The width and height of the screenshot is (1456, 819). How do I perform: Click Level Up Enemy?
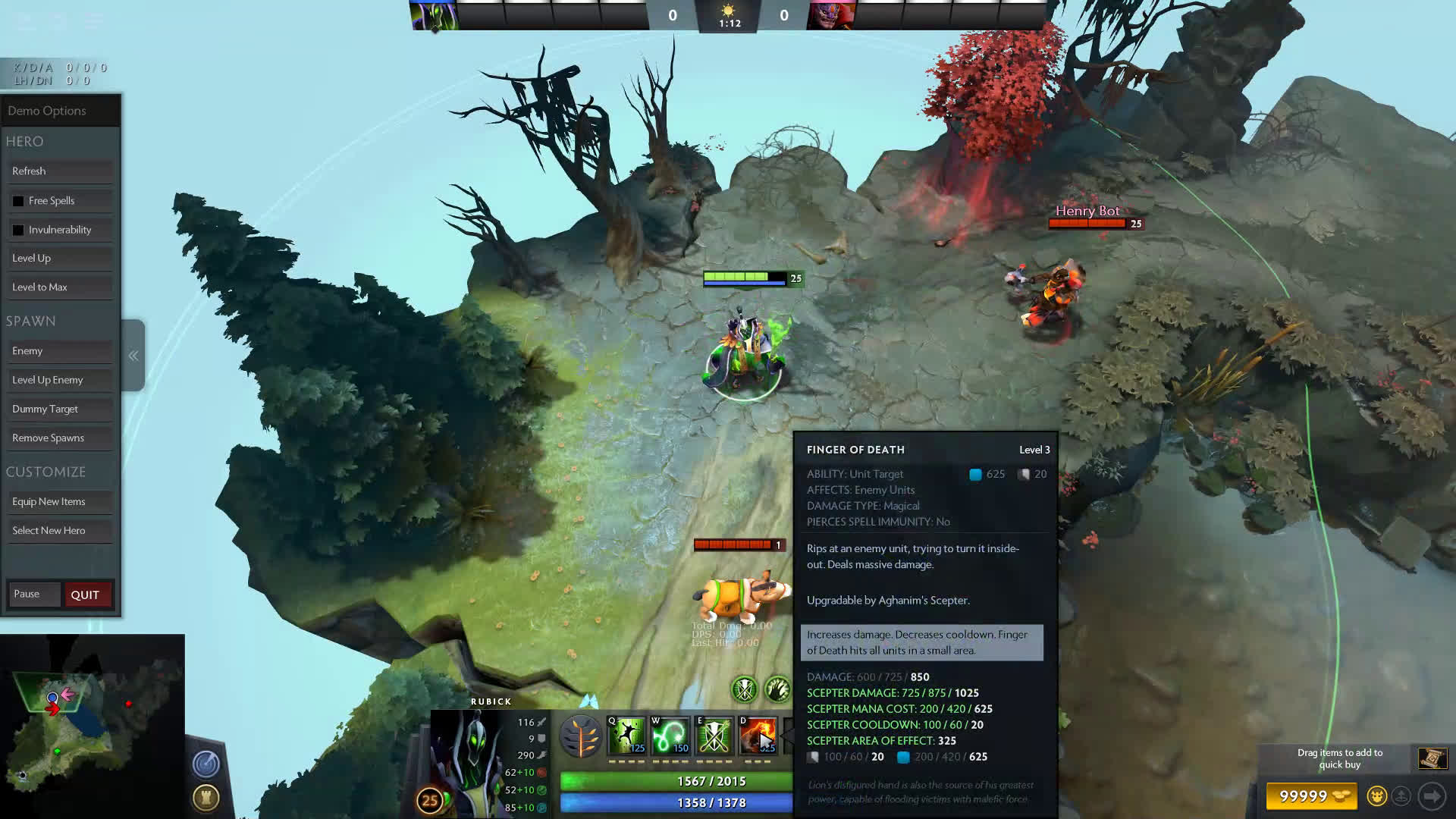(61, 380)
